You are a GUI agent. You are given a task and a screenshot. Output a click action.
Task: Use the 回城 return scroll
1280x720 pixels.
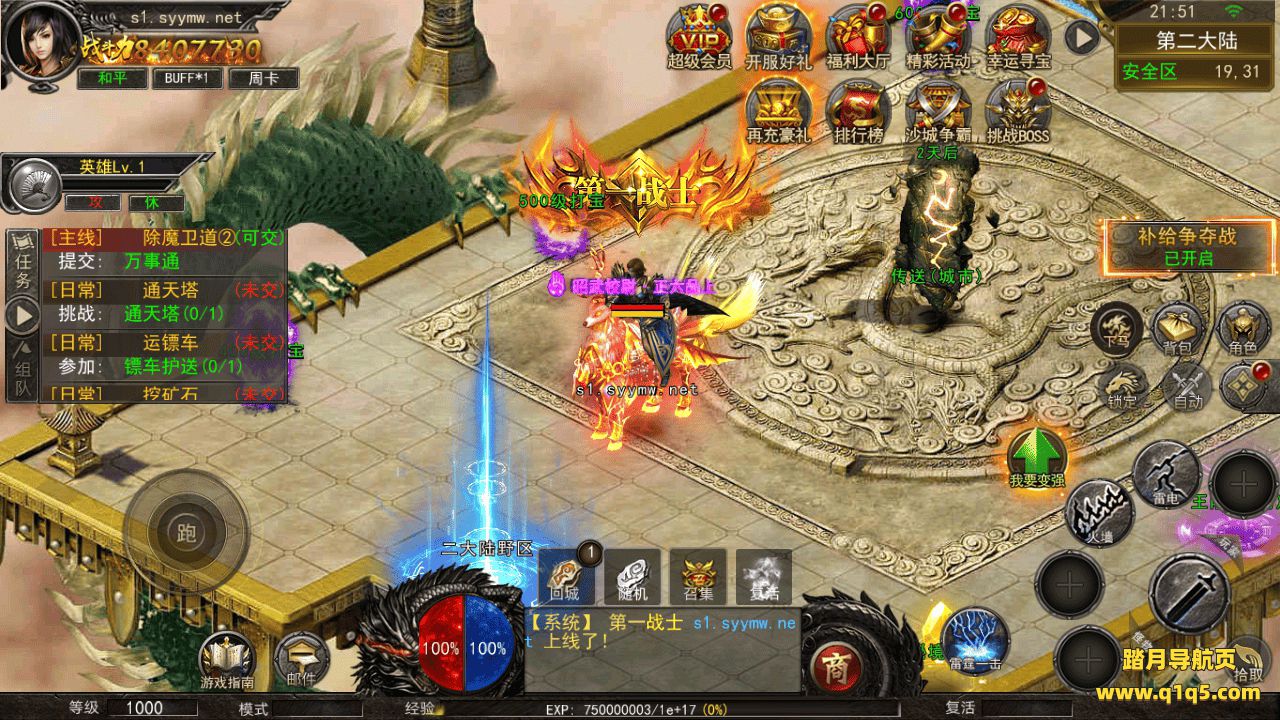pos(566,576)
